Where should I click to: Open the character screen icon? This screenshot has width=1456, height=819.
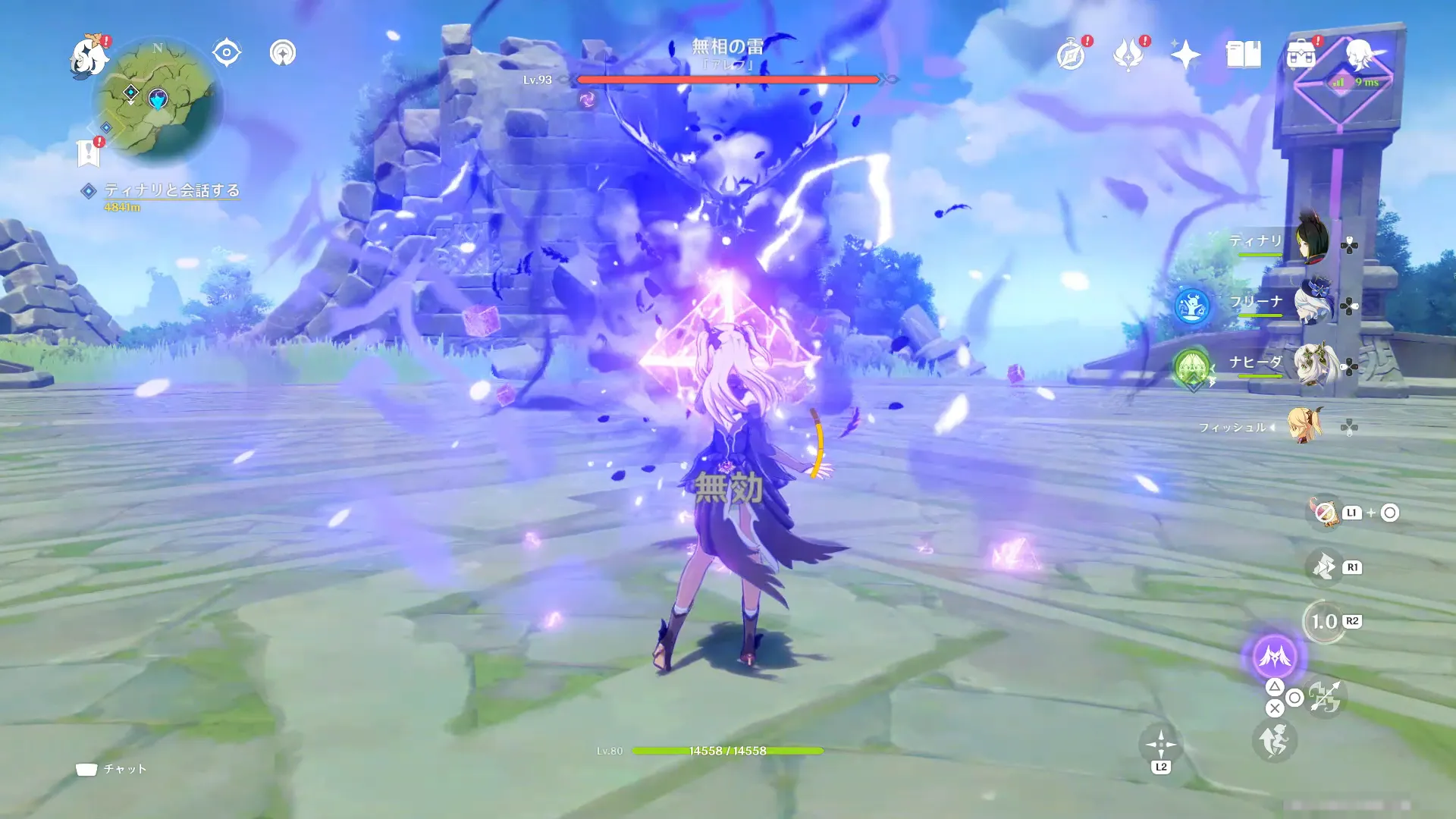tap(1359, 55)
